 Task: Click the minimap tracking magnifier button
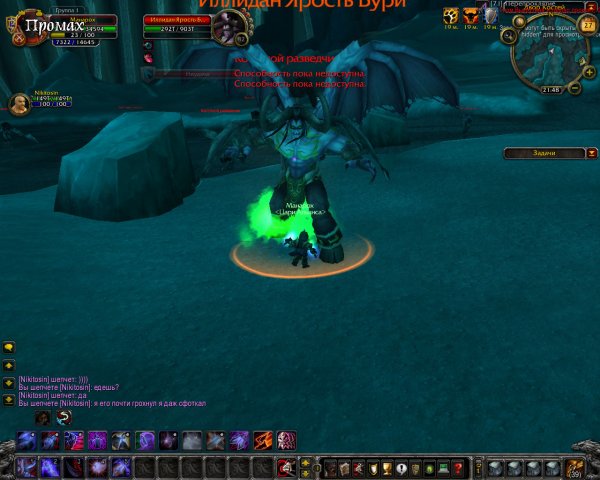pyautogui.click(x=511, y=36)
